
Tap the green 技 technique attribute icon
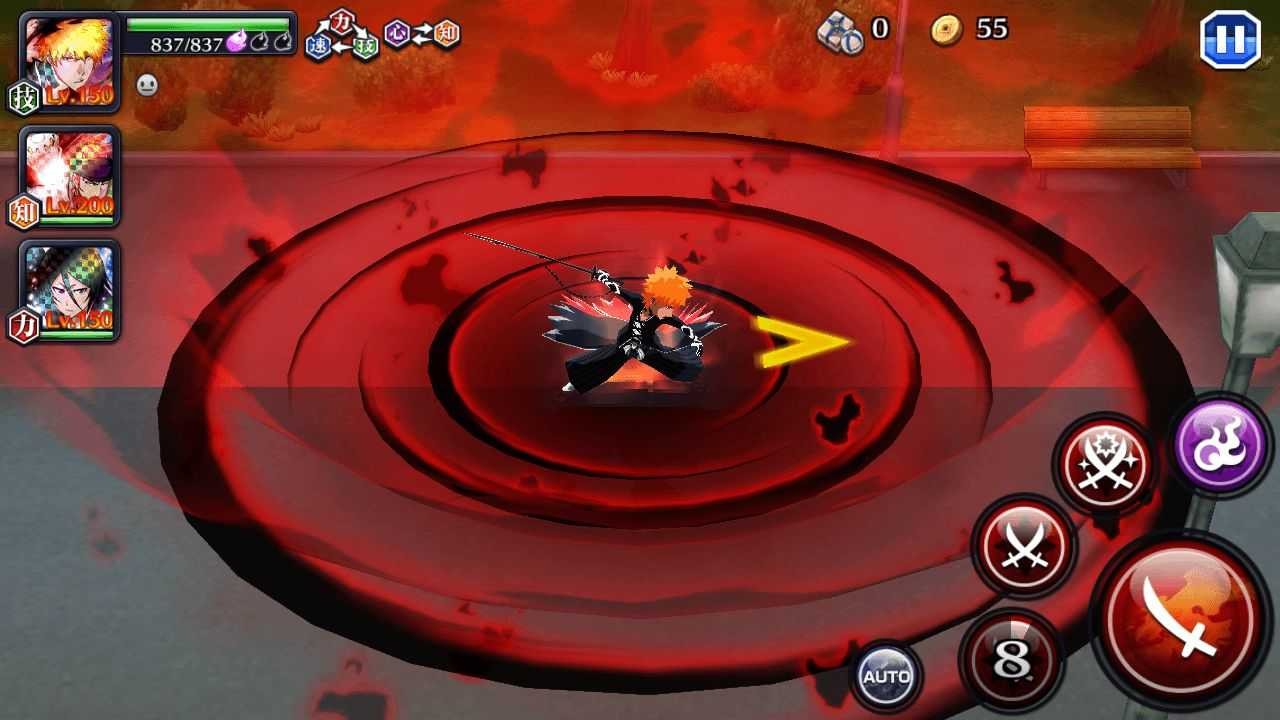point(363,46)
